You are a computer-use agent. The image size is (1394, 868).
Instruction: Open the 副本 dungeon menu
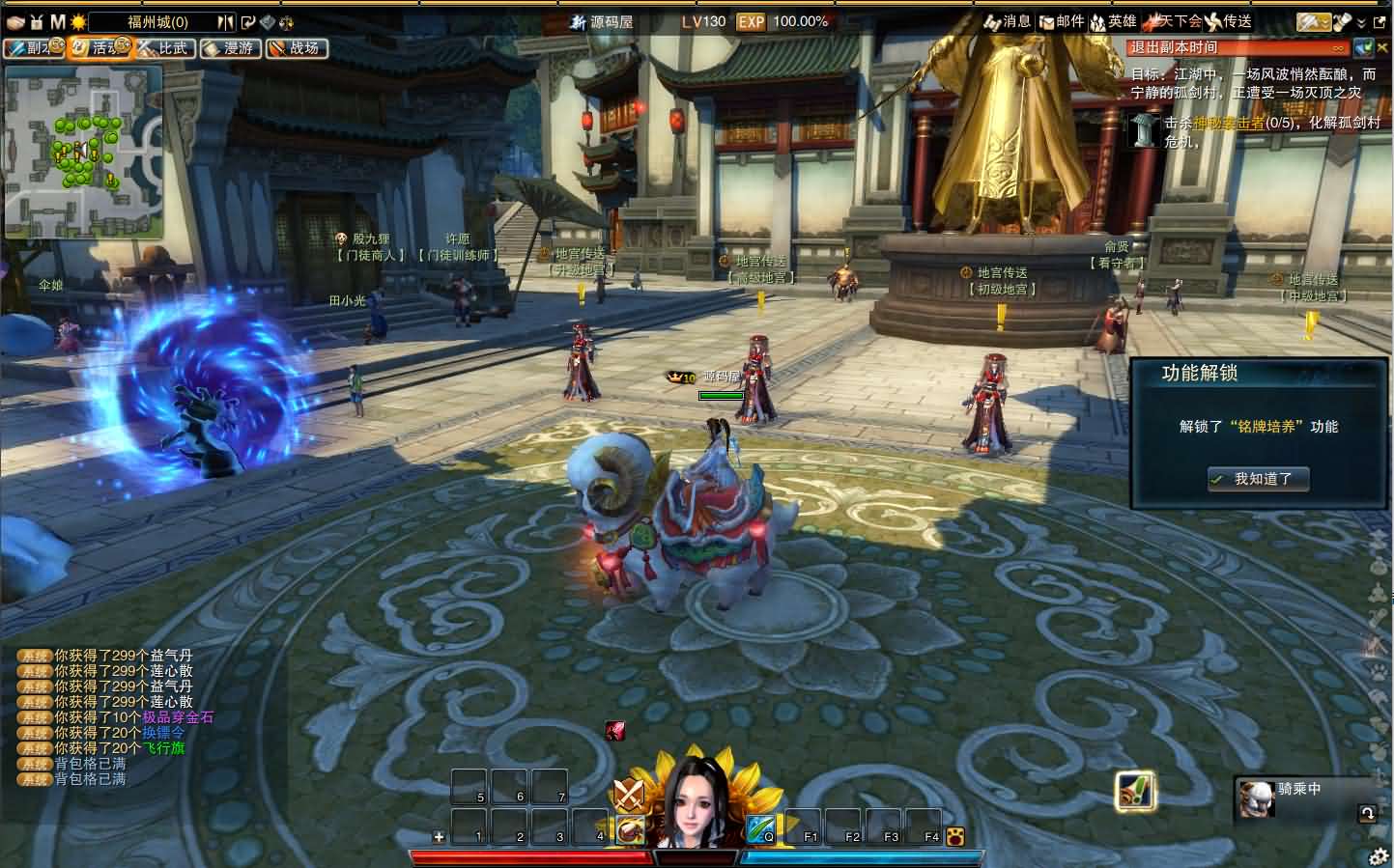pyautogui.click(x=31, y=47)
